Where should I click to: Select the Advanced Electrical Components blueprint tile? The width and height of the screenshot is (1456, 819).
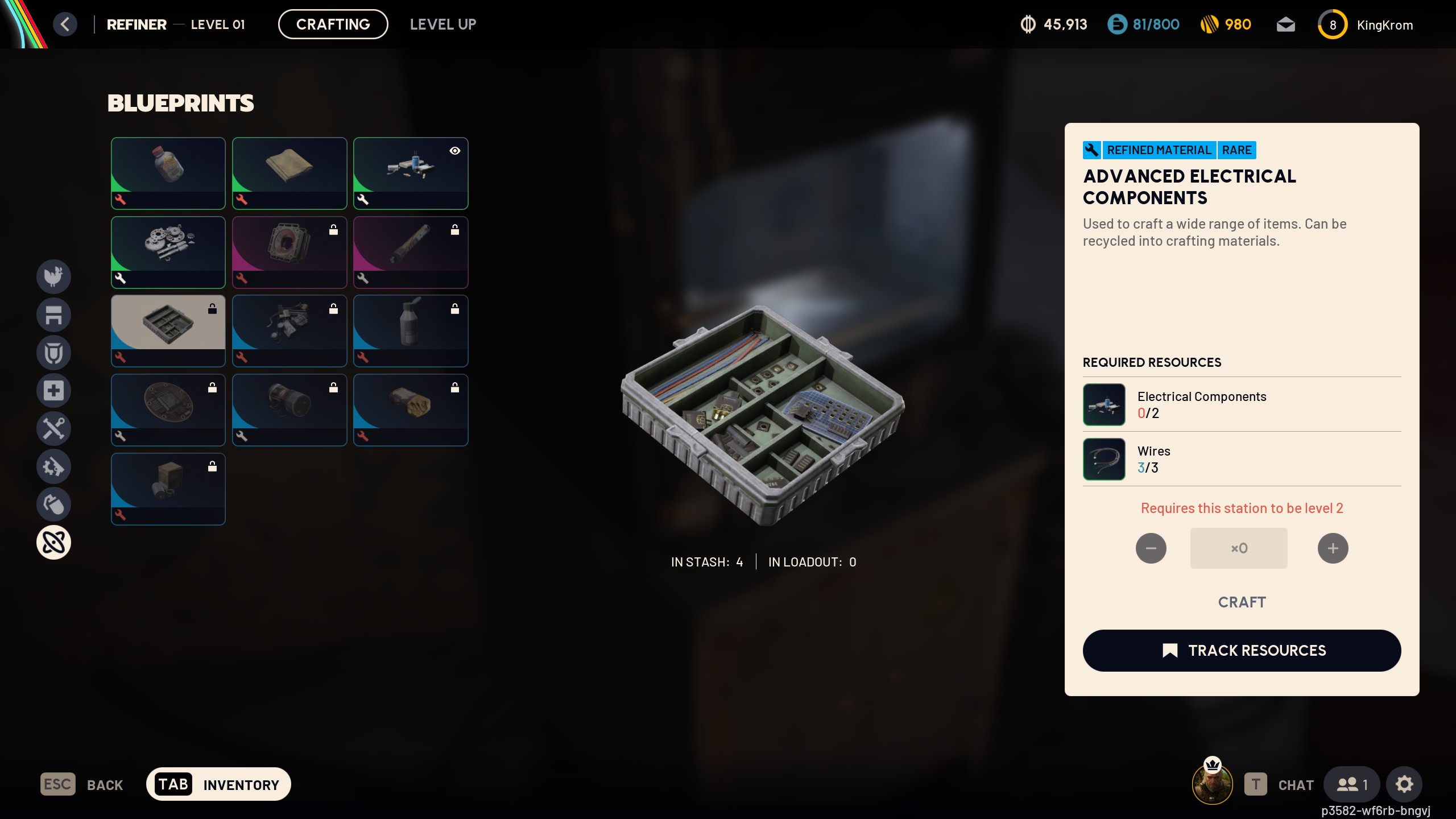pyautogui.click(x=168, y=330)
